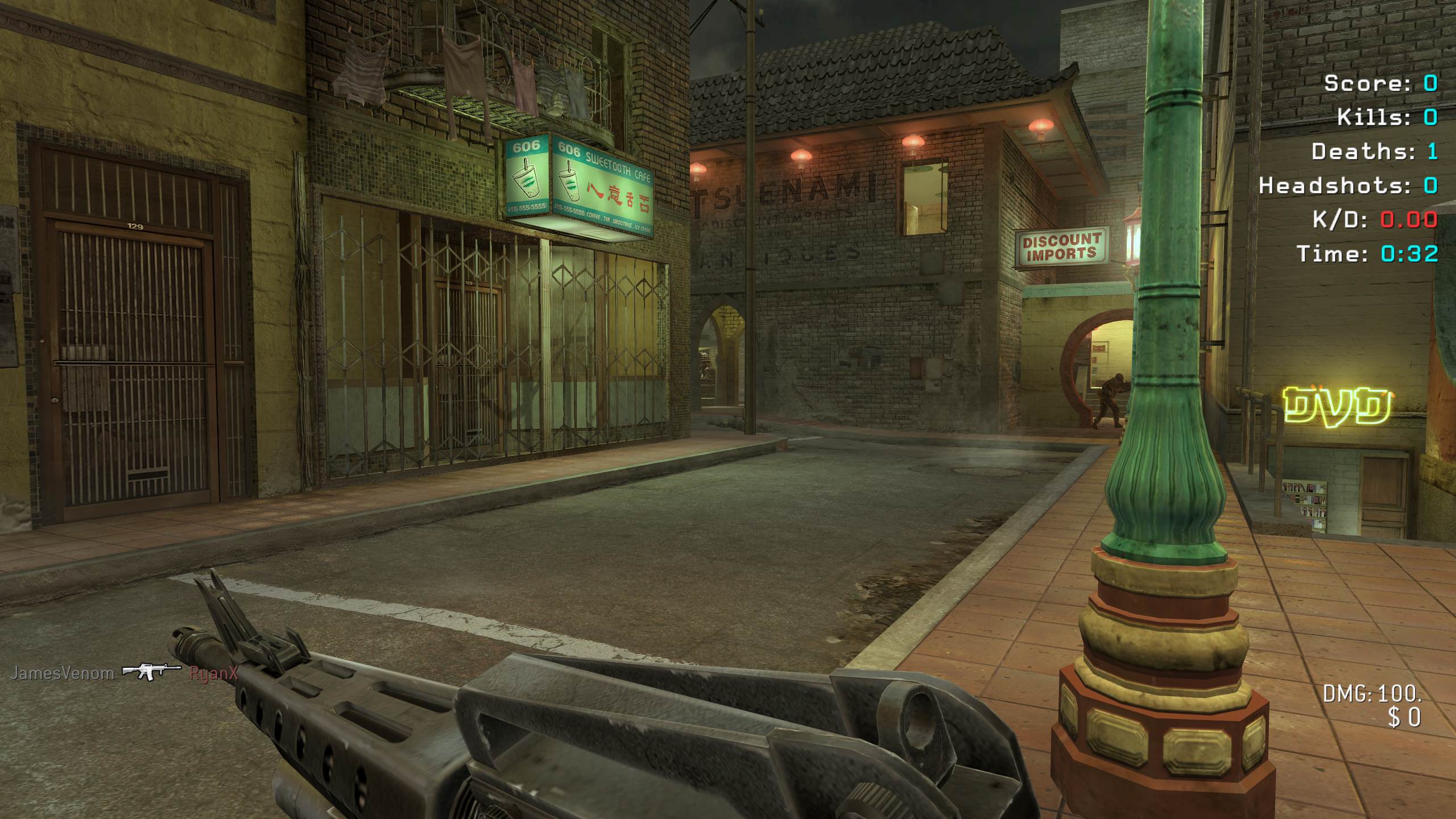
Task: Select RyanX's name in the kill feed
Action: coord(213,674)
